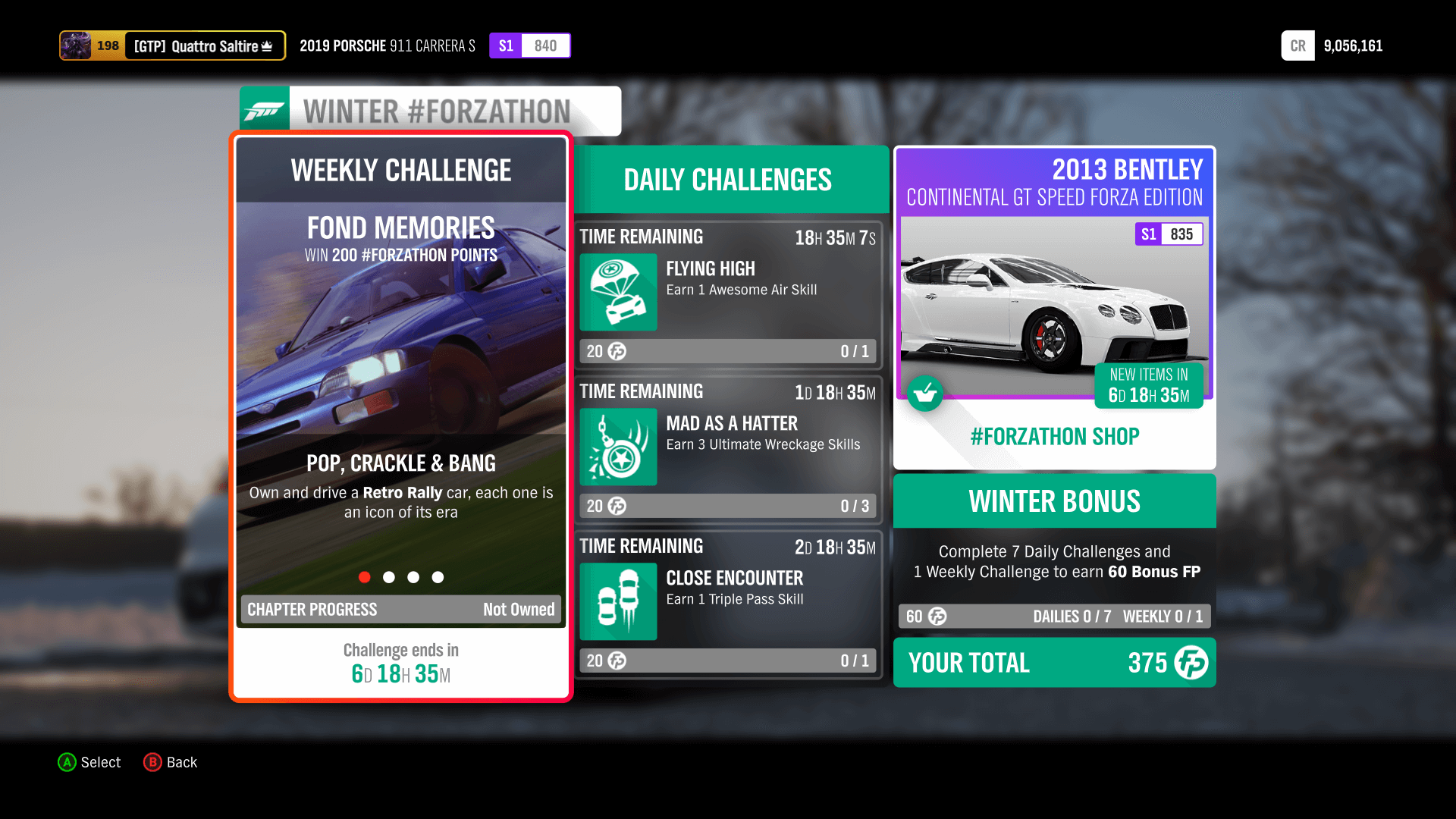Image resolution: width=1456 pixels, height=819 pixels.
Task: Select the second pagination dot on Weekly Challenge
Action: pos(389,577)
